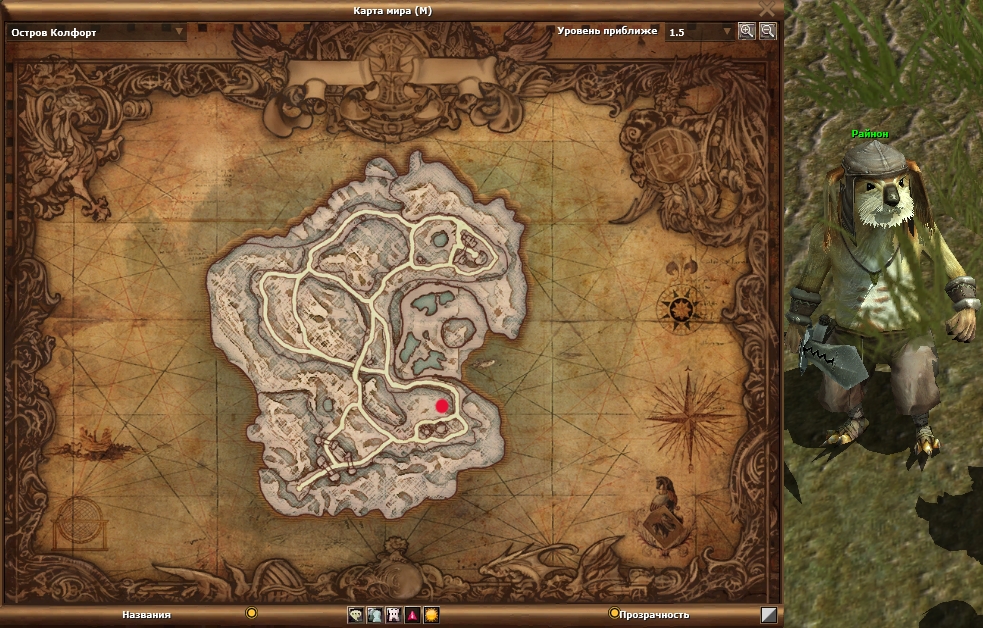
Task: Close the world map window
Action: coord(767,9)
